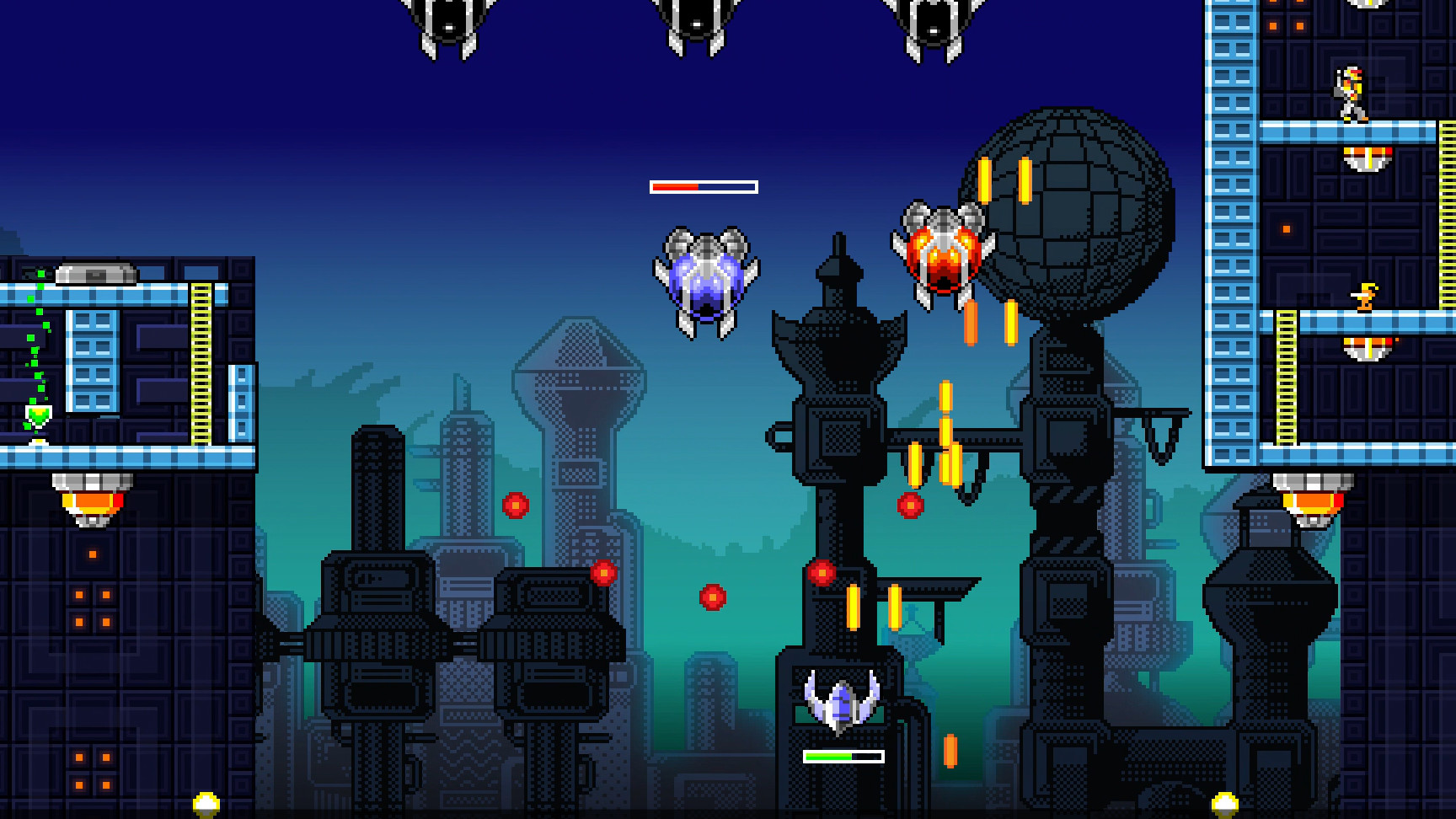The image size is (1456, 819).
Task: Click the purple ship atop the lower tower
Action: click(839, 702)
